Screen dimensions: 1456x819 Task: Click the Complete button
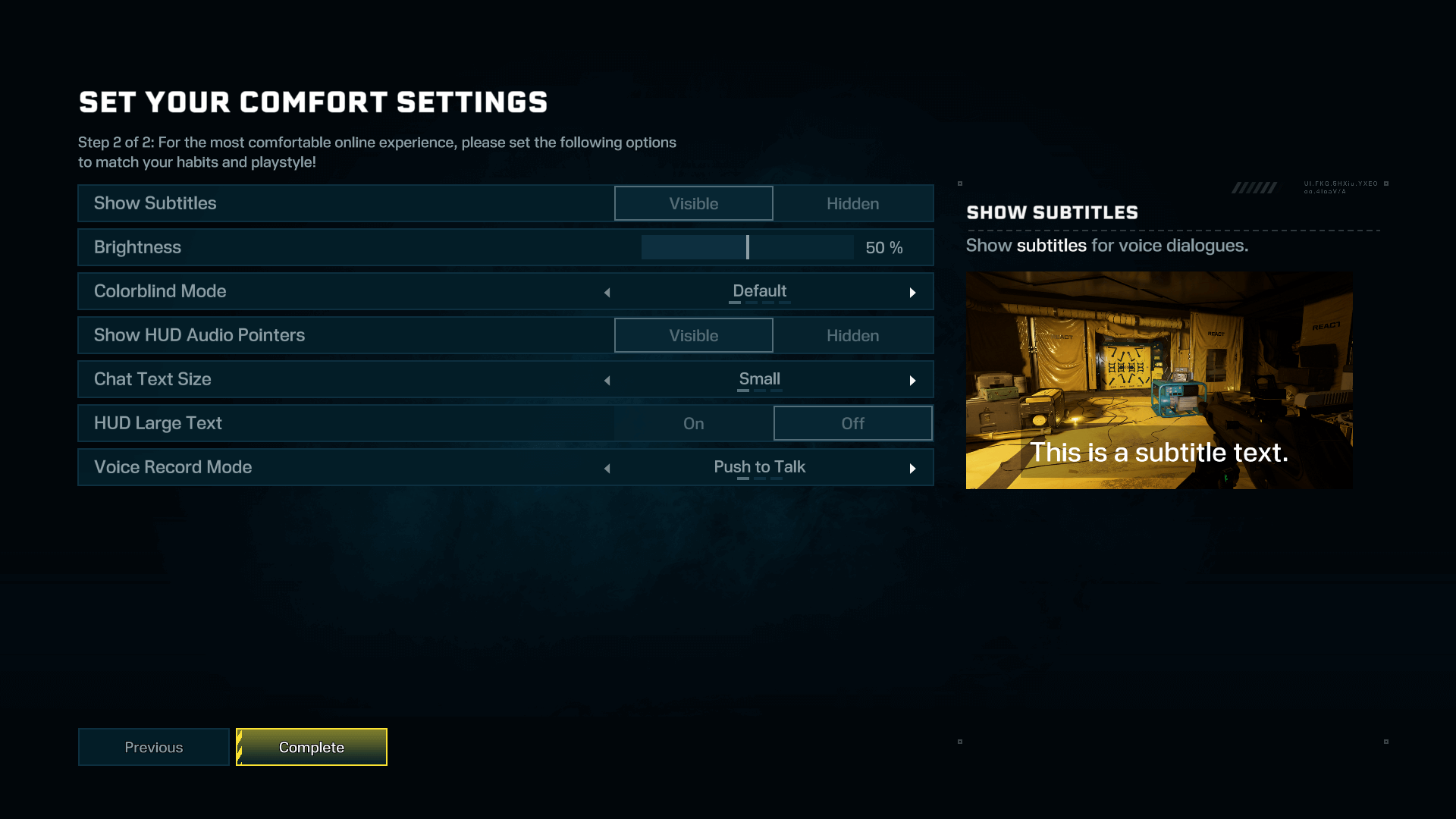click(311, 747)
